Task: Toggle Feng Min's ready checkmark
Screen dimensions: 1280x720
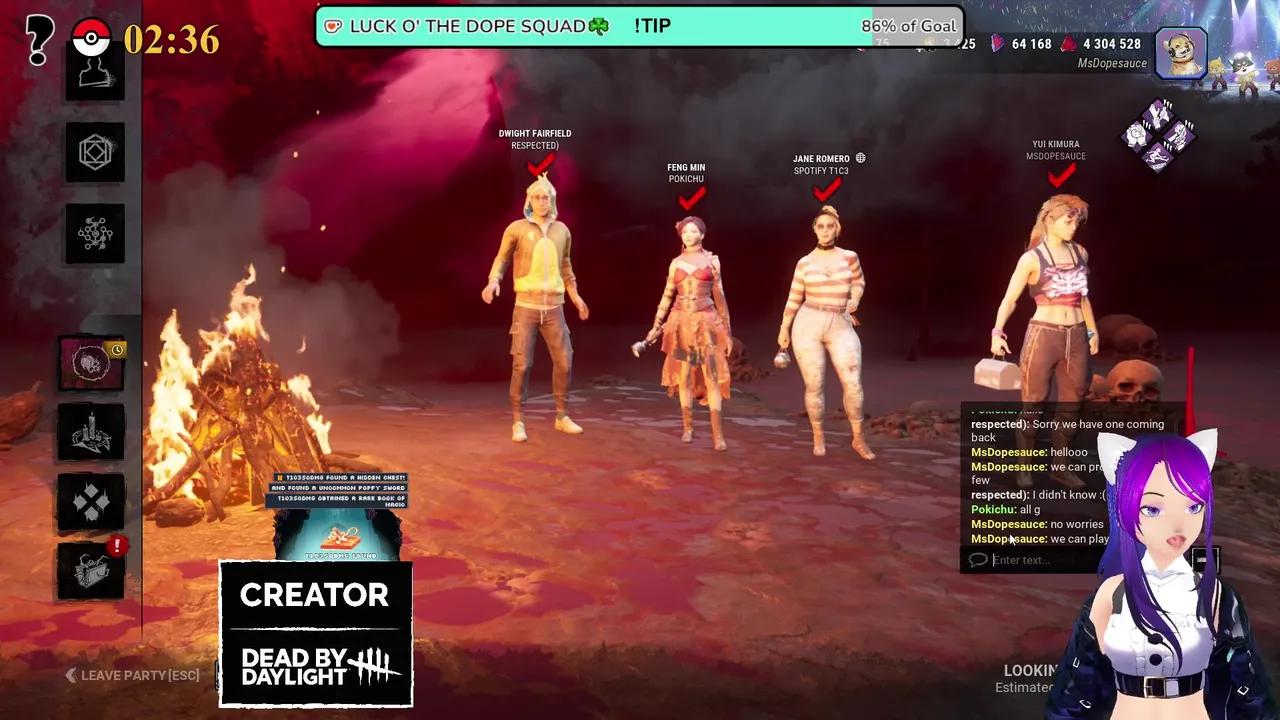Action: 690,198
